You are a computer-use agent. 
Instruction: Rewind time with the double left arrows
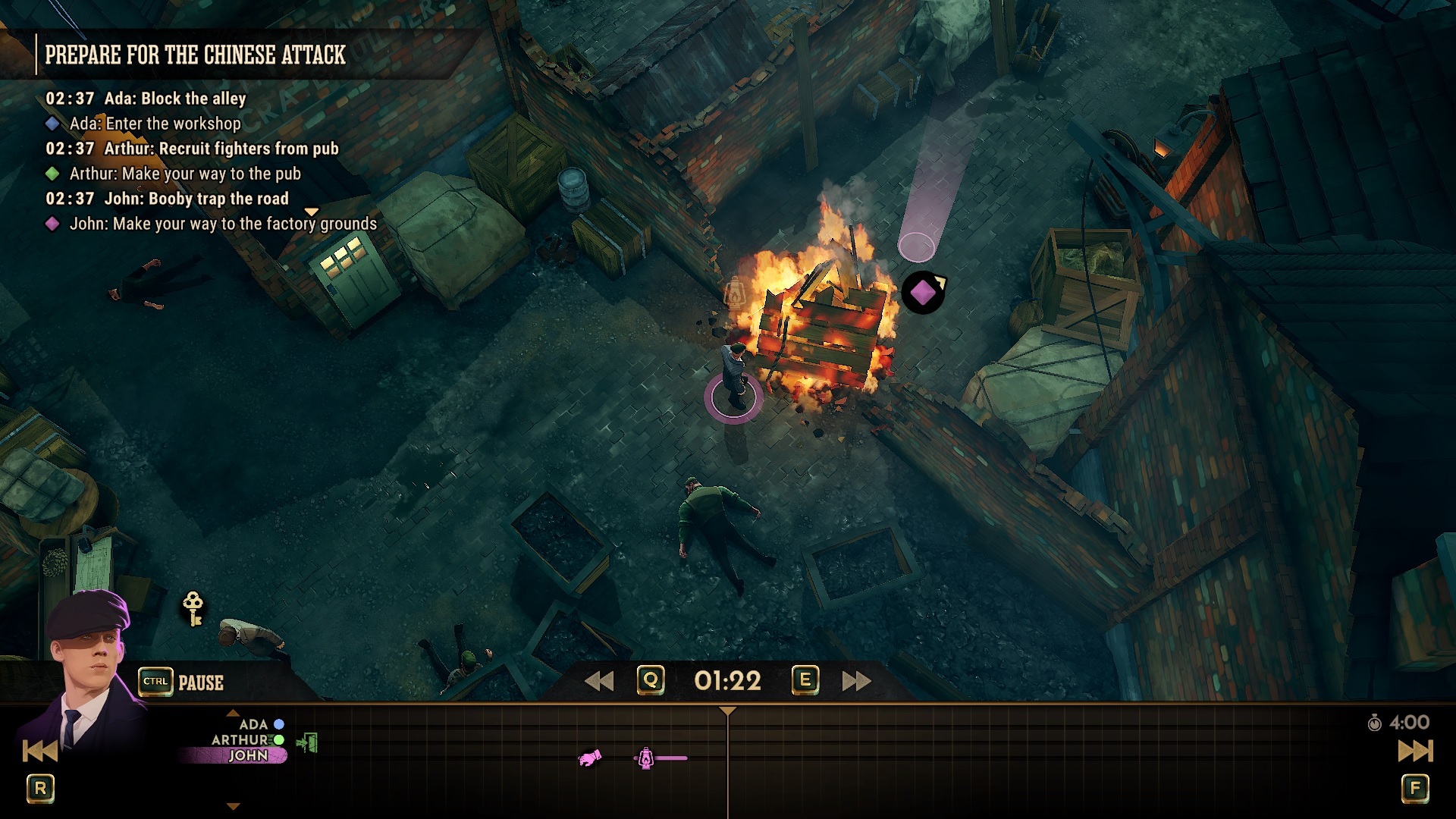[x=599, y=681]
